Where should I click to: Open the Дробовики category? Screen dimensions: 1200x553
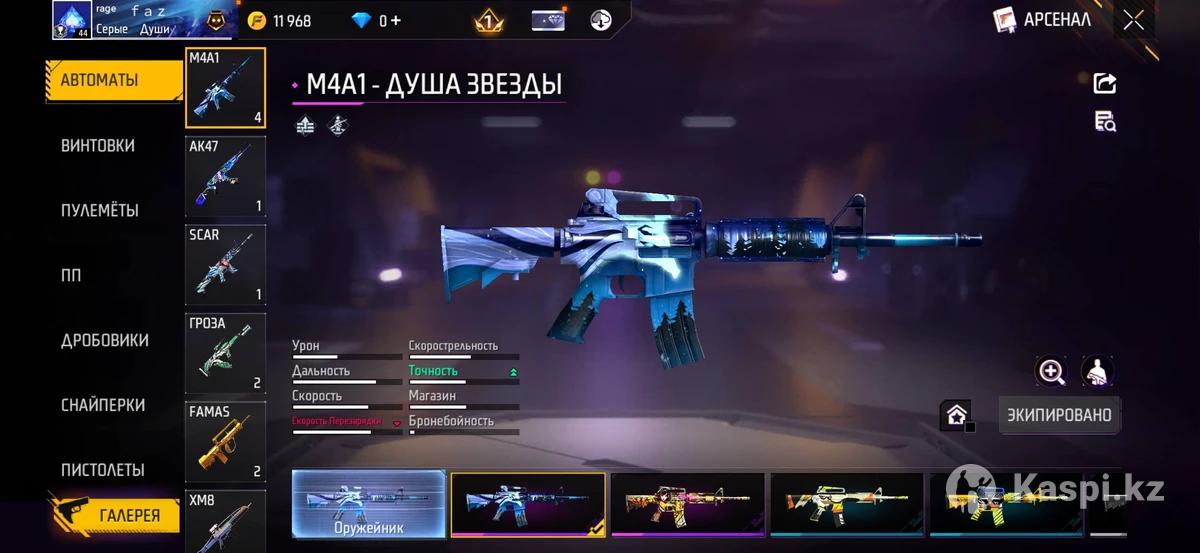[105, 340]
